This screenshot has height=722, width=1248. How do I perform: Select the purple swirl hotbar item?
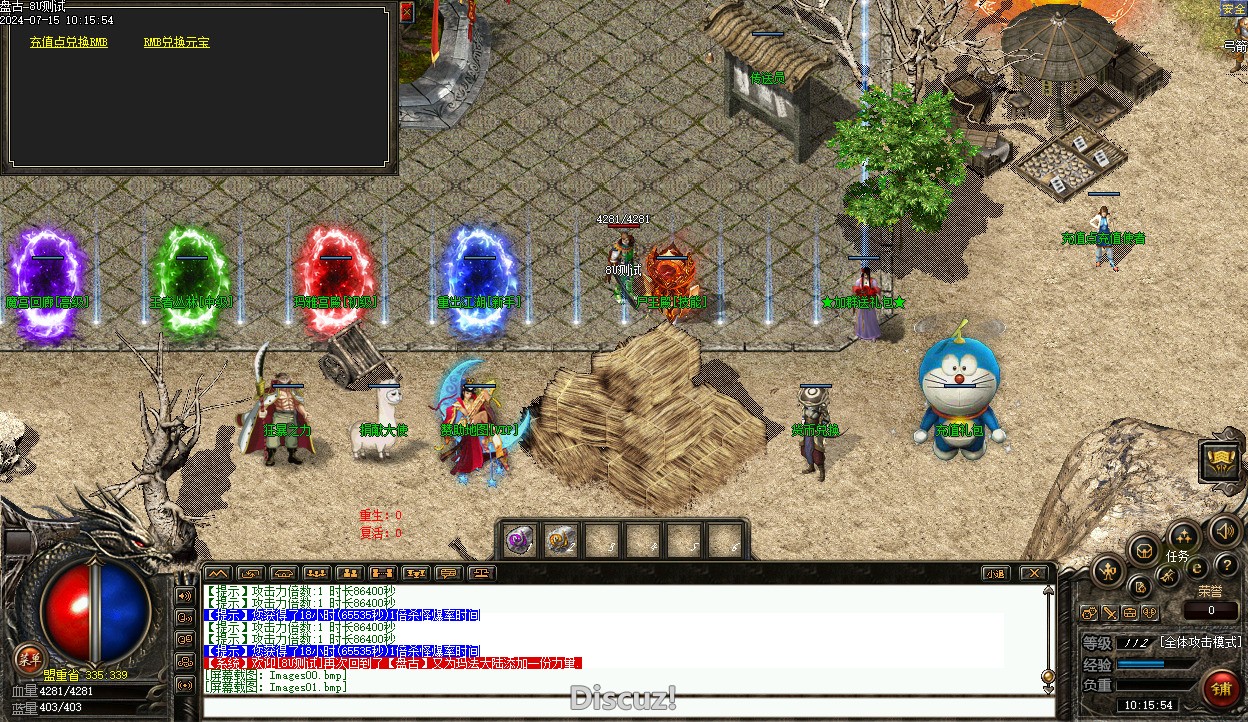(x=519, y=540)
